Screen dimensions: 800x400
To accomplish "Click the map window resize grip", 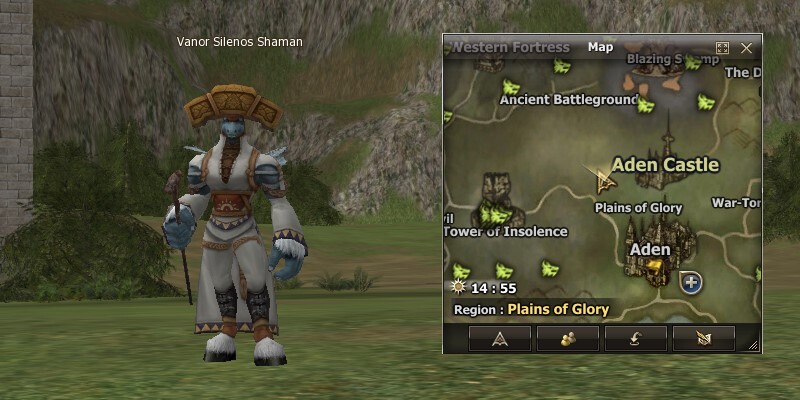I will pos(755,346).
